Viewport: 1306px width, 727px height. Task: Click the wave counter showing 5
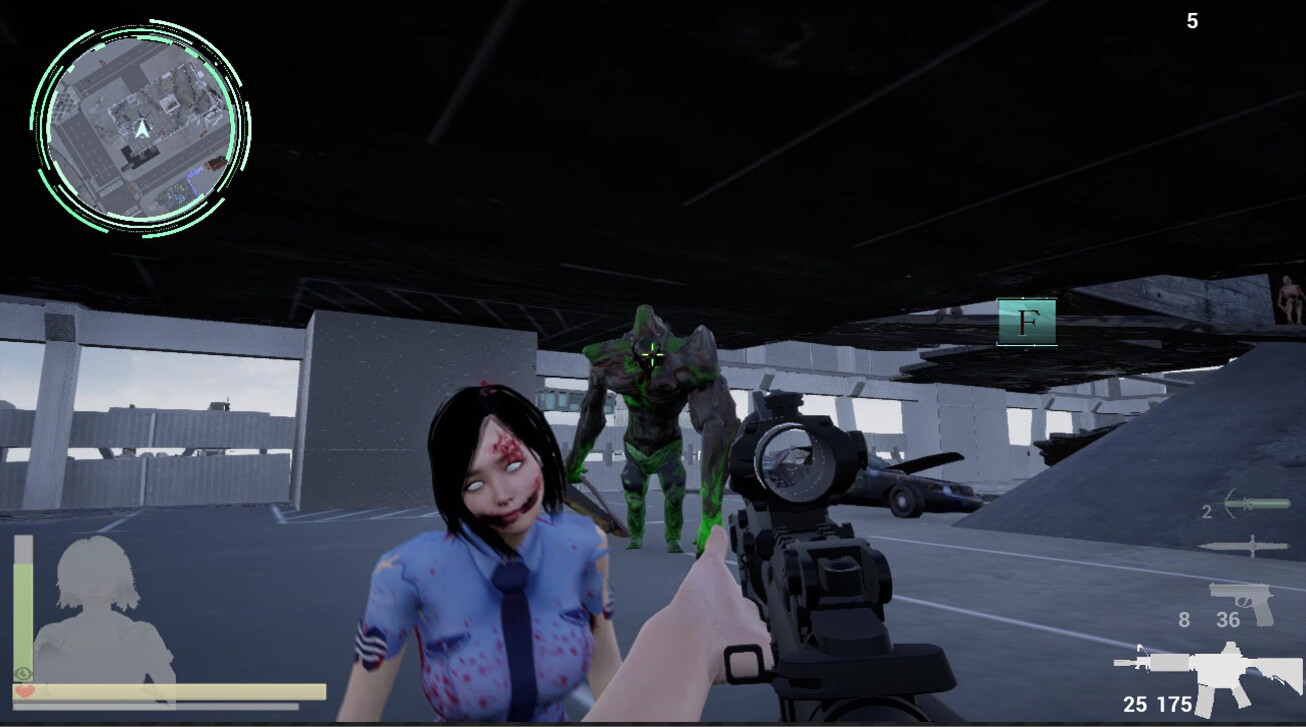(1192, 21)
